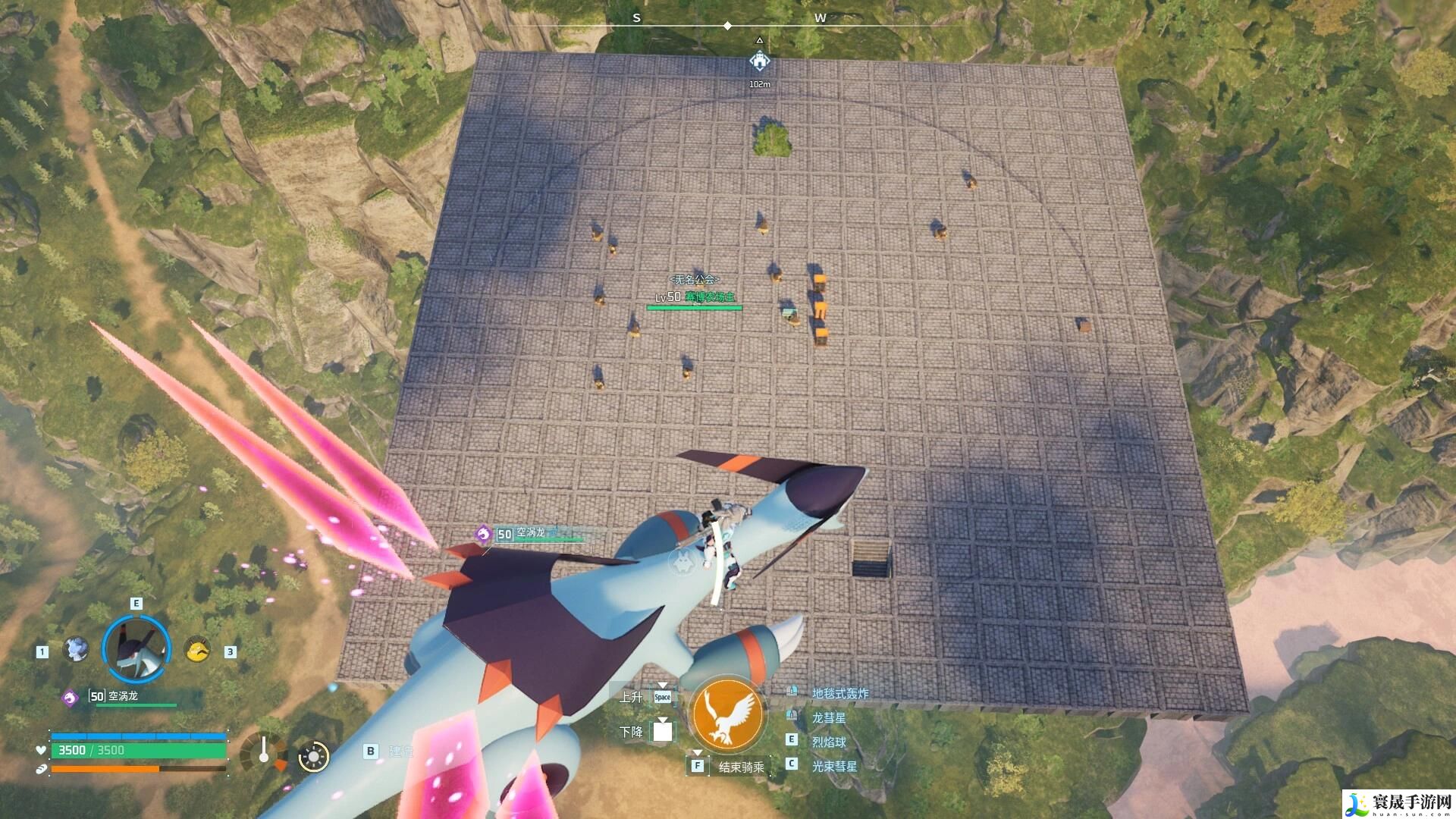Click the base marker on the compass

(x=759, y=61)
